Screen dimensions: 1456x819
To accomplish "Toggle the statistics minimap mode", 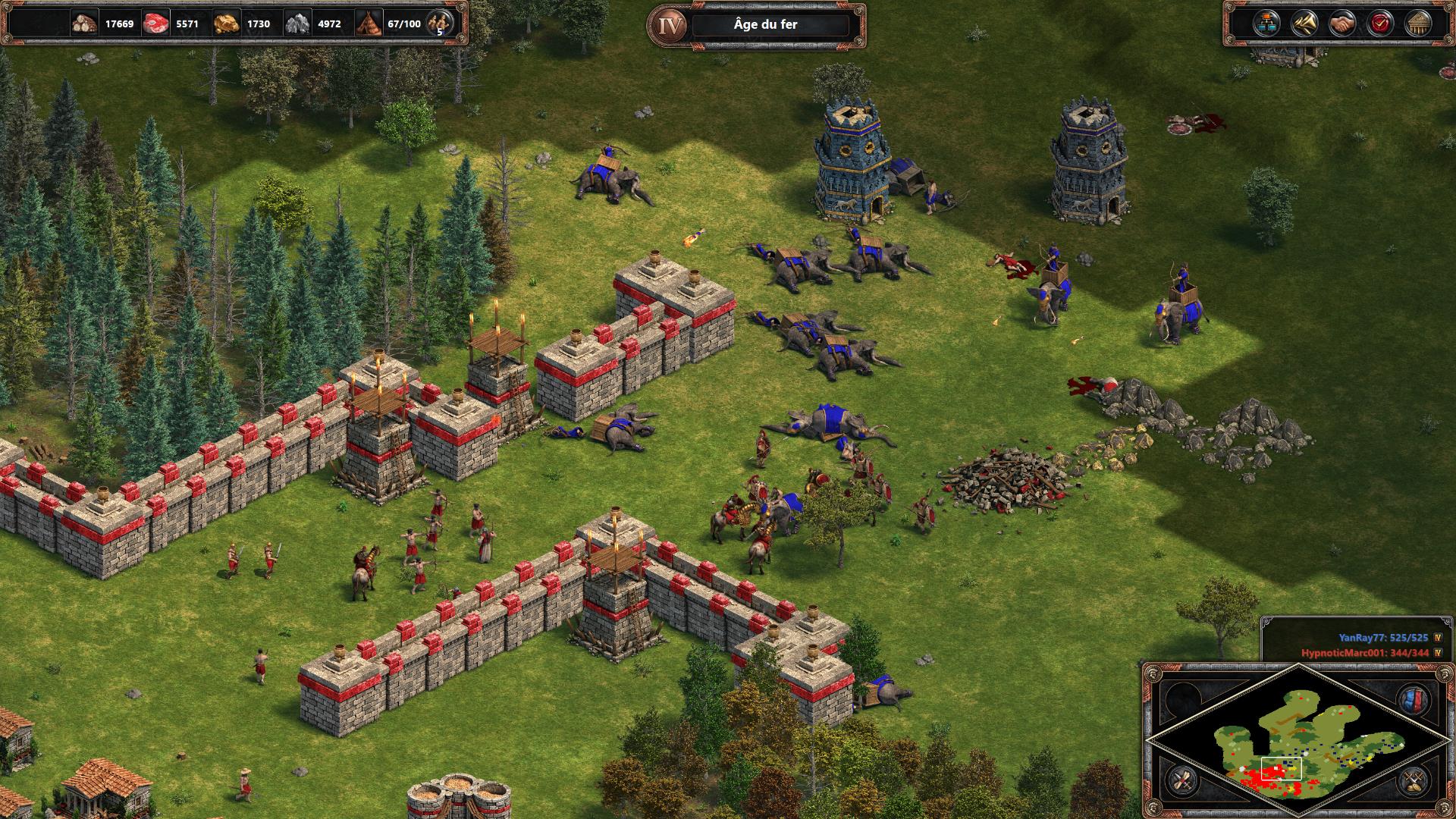I will pos(1181,781).
